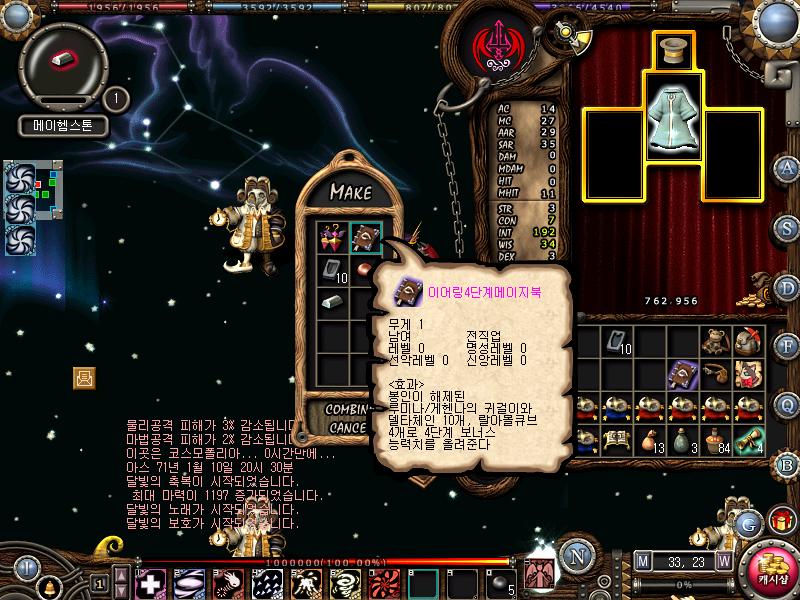Use the white cross heal skill

150,582
